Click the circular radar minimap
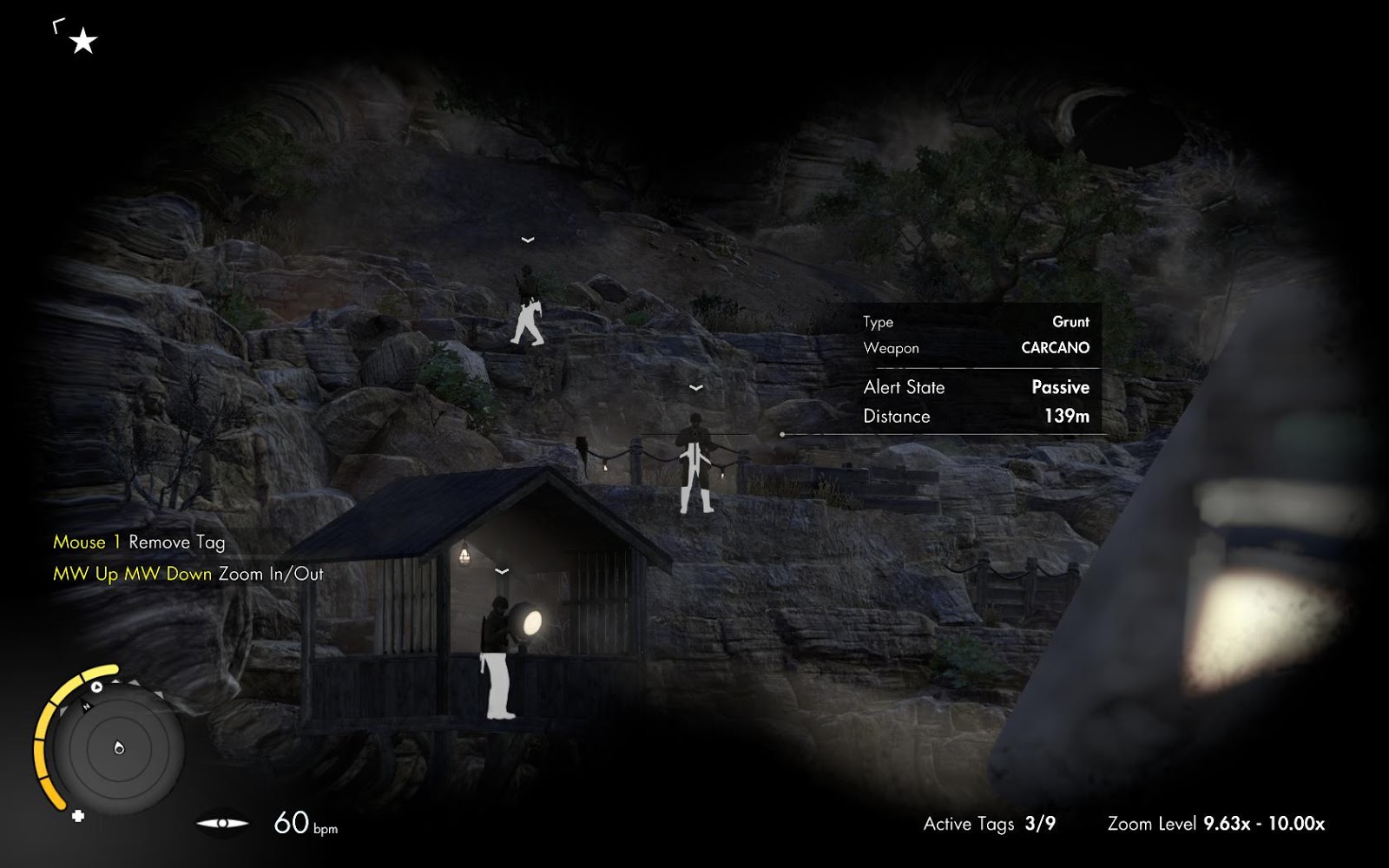The width and height of the screenshot is (1389, 868). click(119, 747)
